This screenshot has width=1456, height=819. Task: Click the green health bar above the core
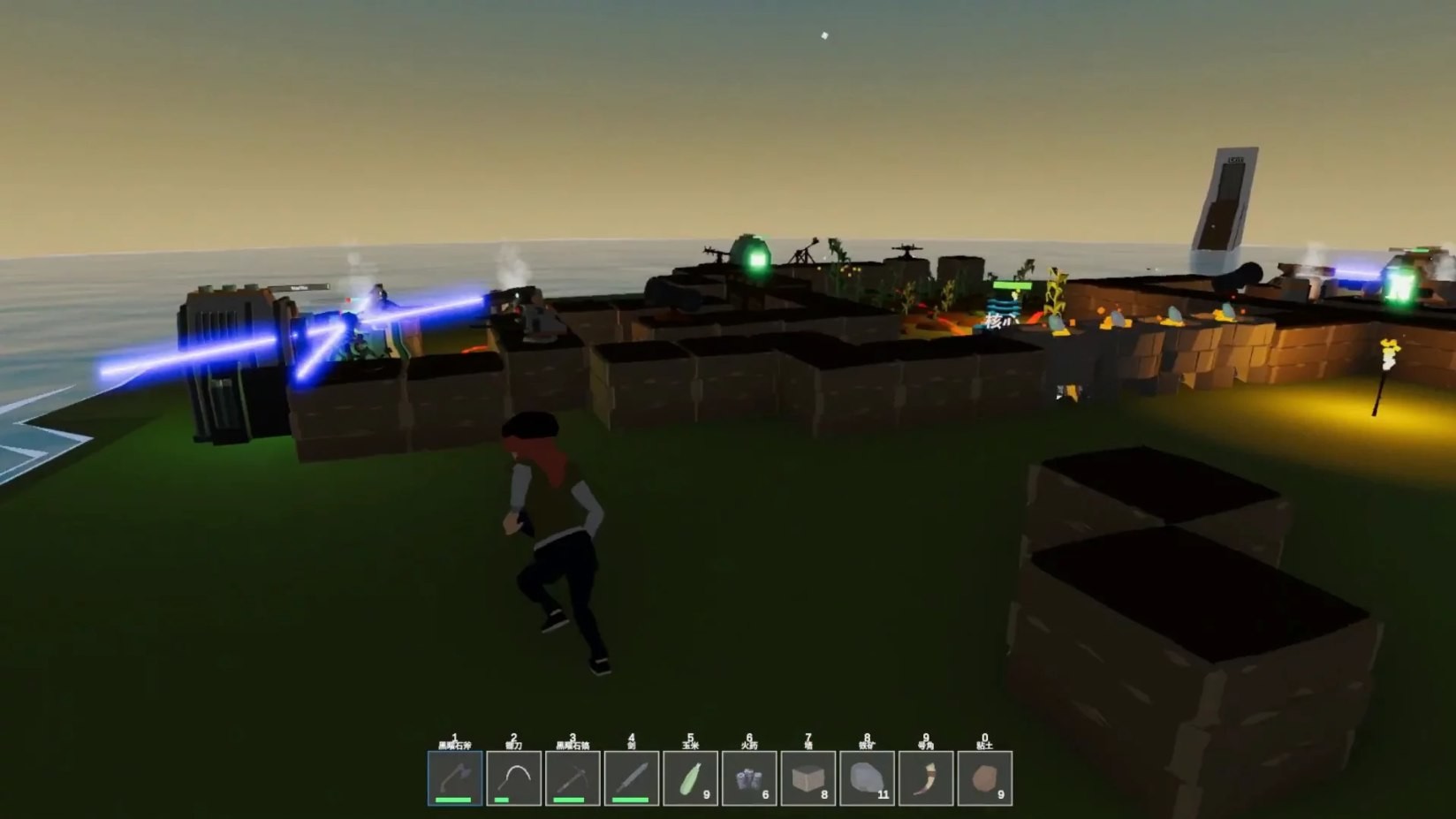[1012, 285]
